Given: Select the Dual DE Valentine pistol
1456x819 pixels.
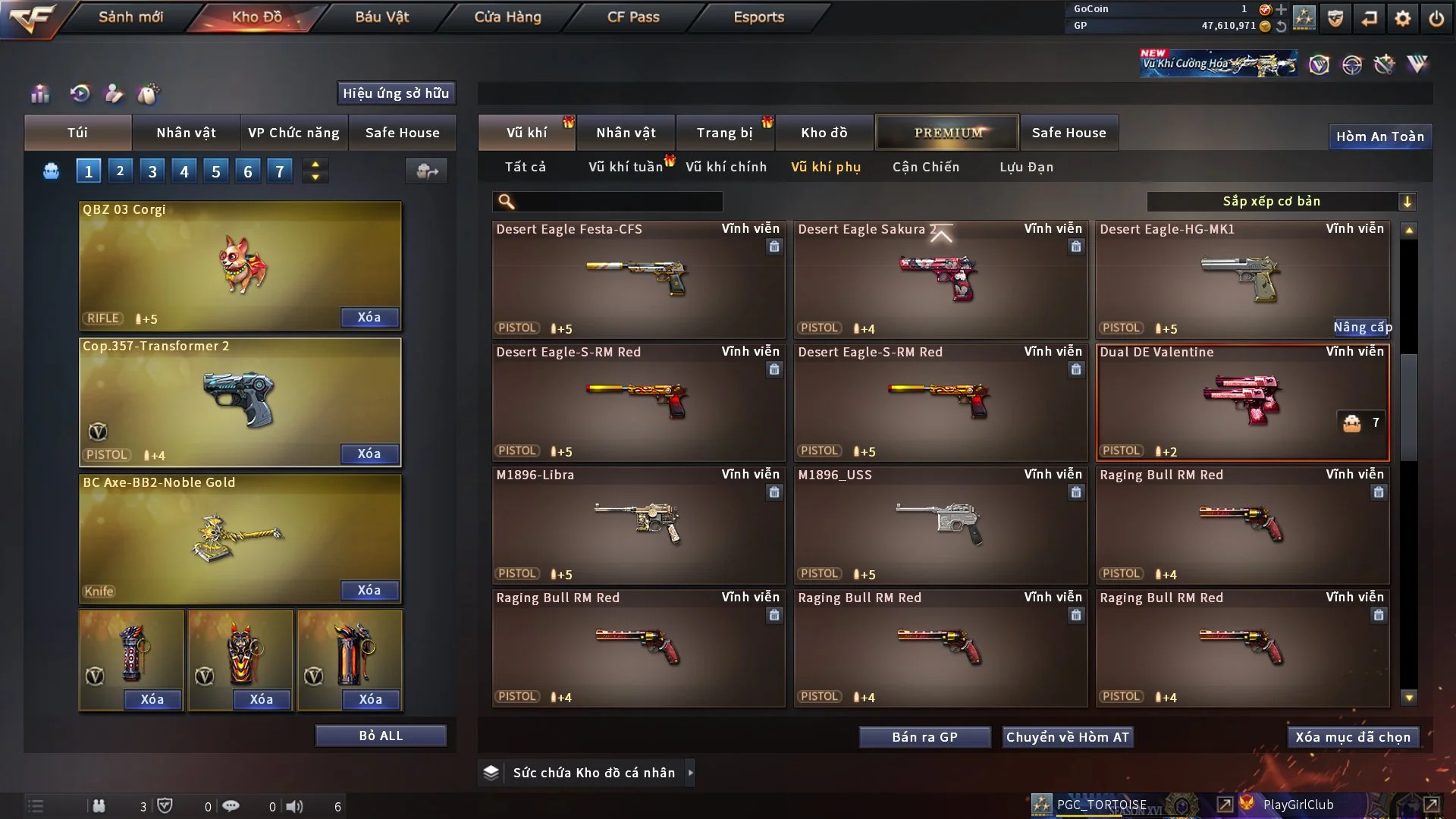Looking at the screenshot, I should coord(1242,403).
